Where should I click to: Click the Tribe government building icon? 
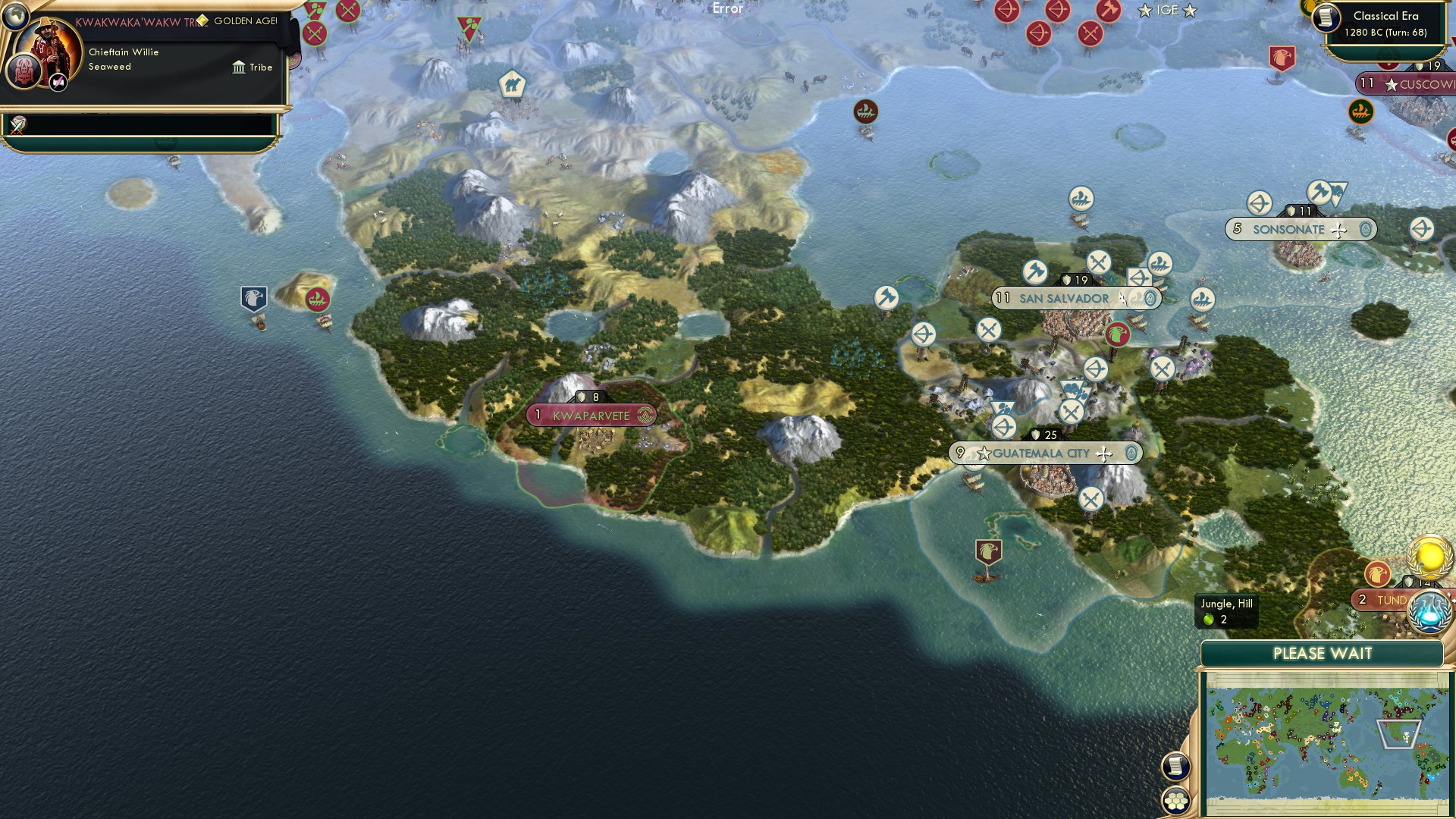click(239, 67)
